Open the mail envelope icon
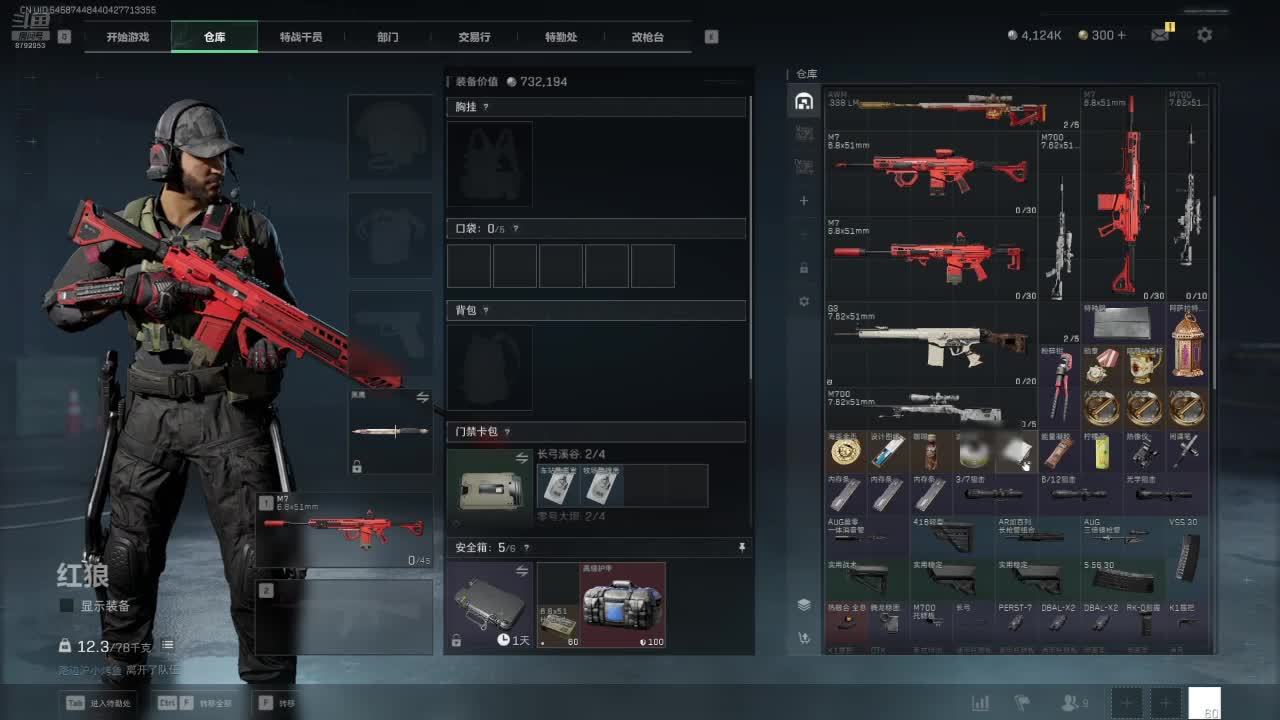Image resolution: width=1280 pixels, height=720 pixels. 1160,35
